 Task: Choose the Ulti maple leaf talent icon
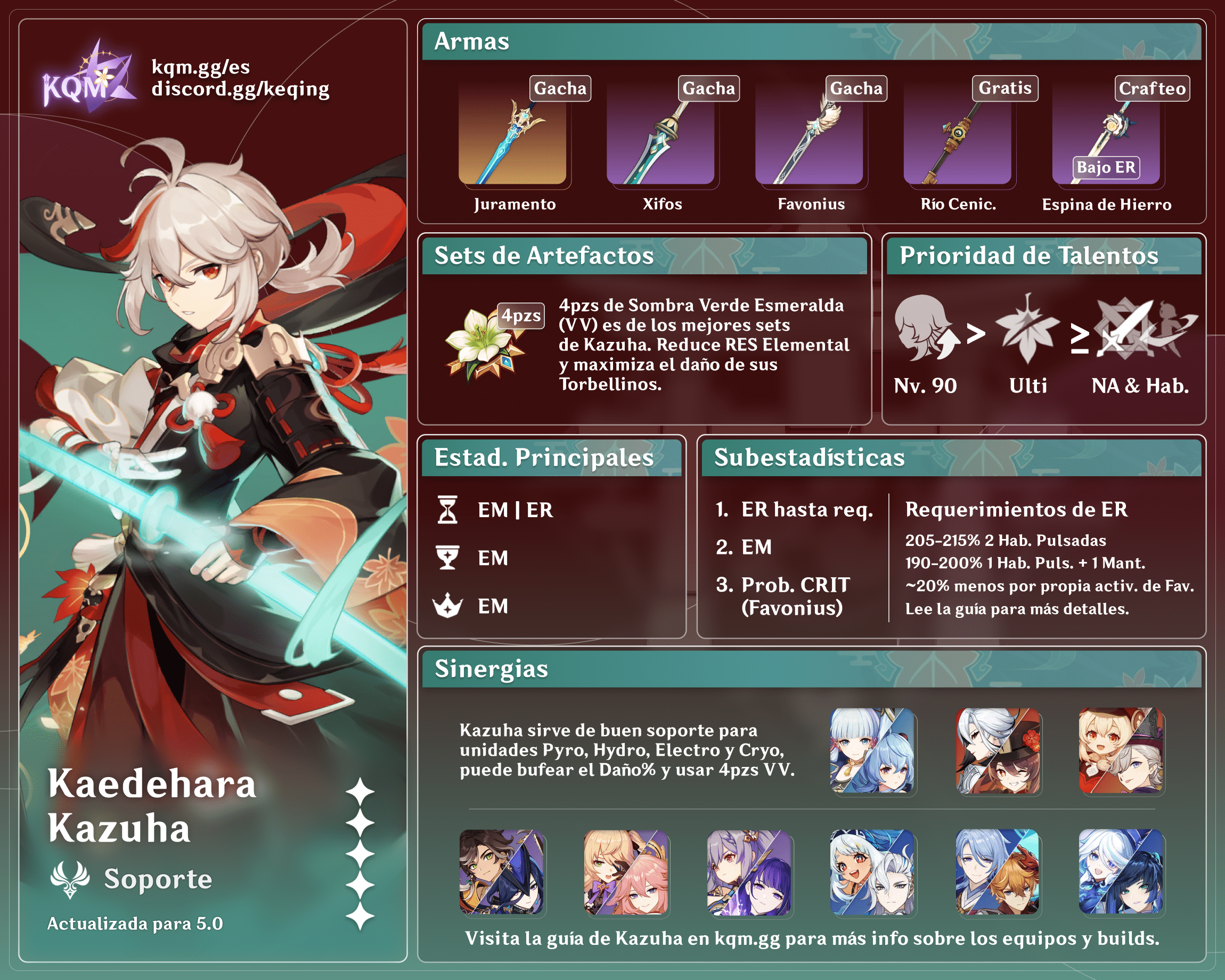pyautogui.click(x=1027, y=329)
